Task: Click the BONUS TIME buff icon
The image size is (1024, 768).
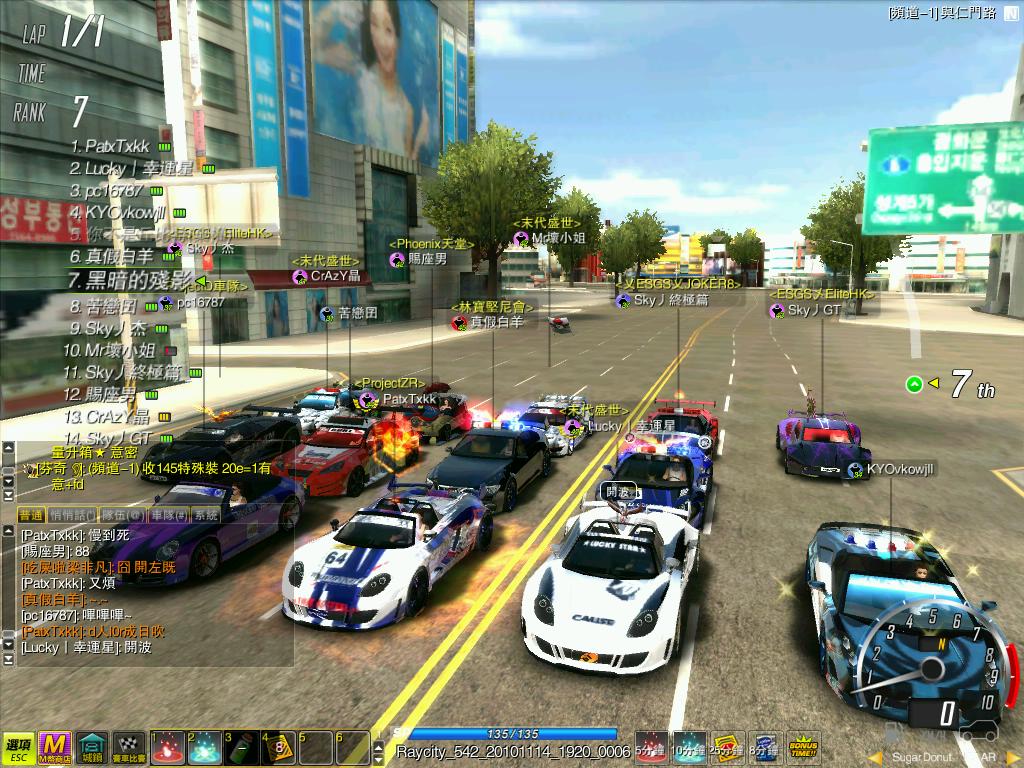Action: pos(803,746)
